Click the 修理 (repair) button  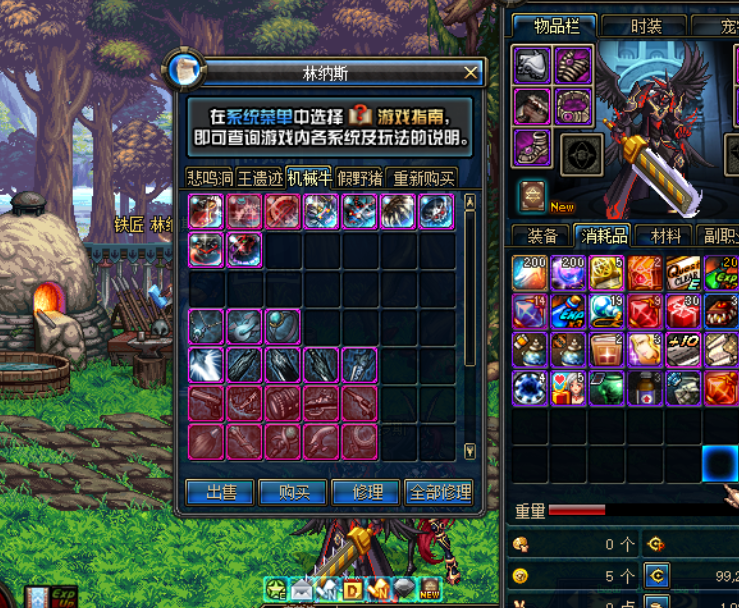366,492
